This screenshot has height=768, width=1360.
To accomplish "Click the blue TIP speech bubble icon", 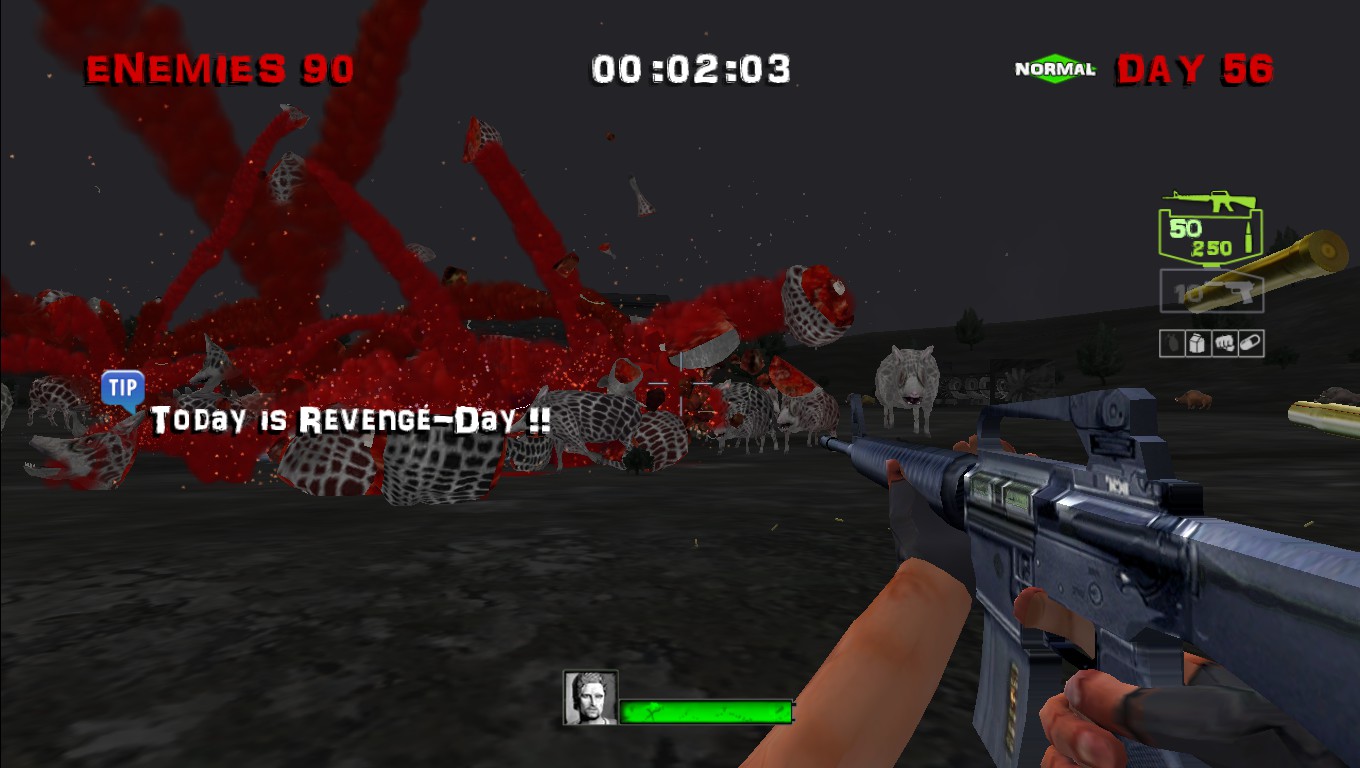I will coord(122,389).
